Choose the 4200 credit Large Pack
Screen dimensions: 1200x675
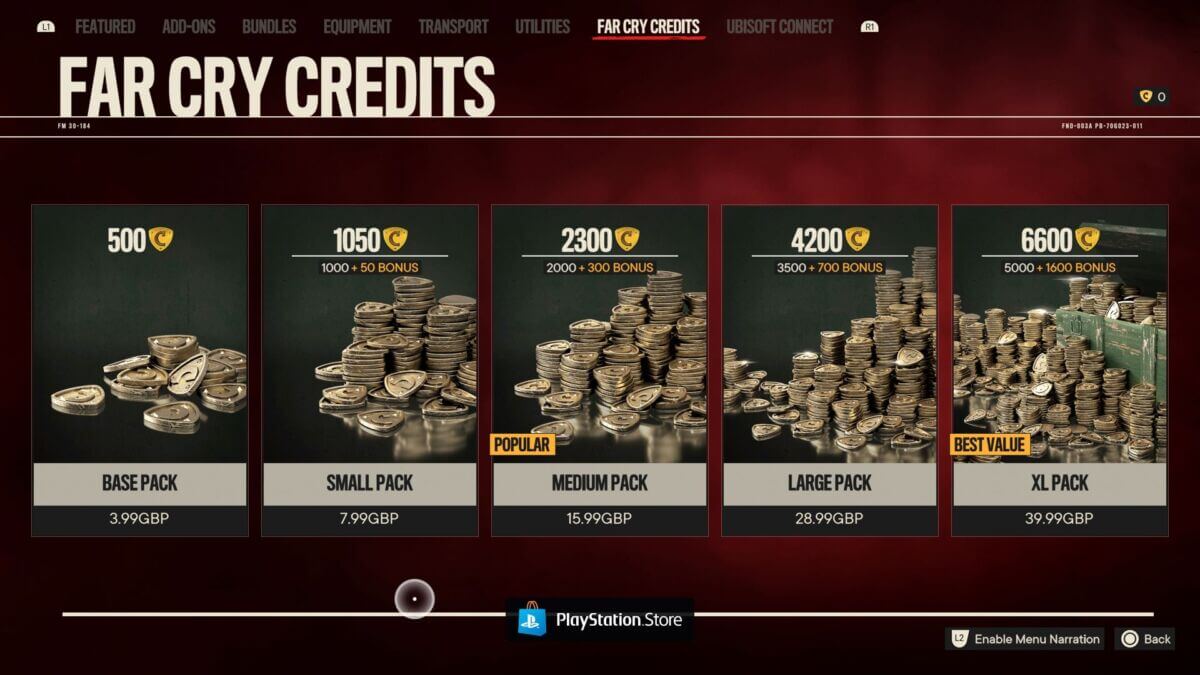[x=830, y=370]
